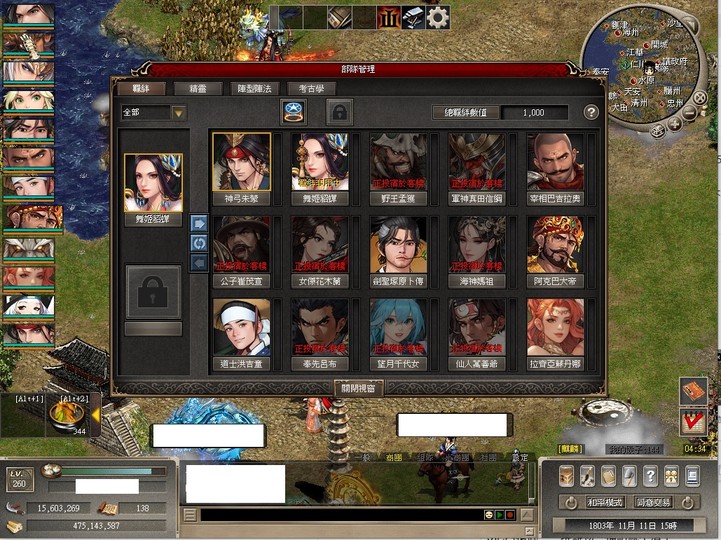Open the gear settings icon
The width and height of the screenshot is (721, 540).
click(438, 17)
